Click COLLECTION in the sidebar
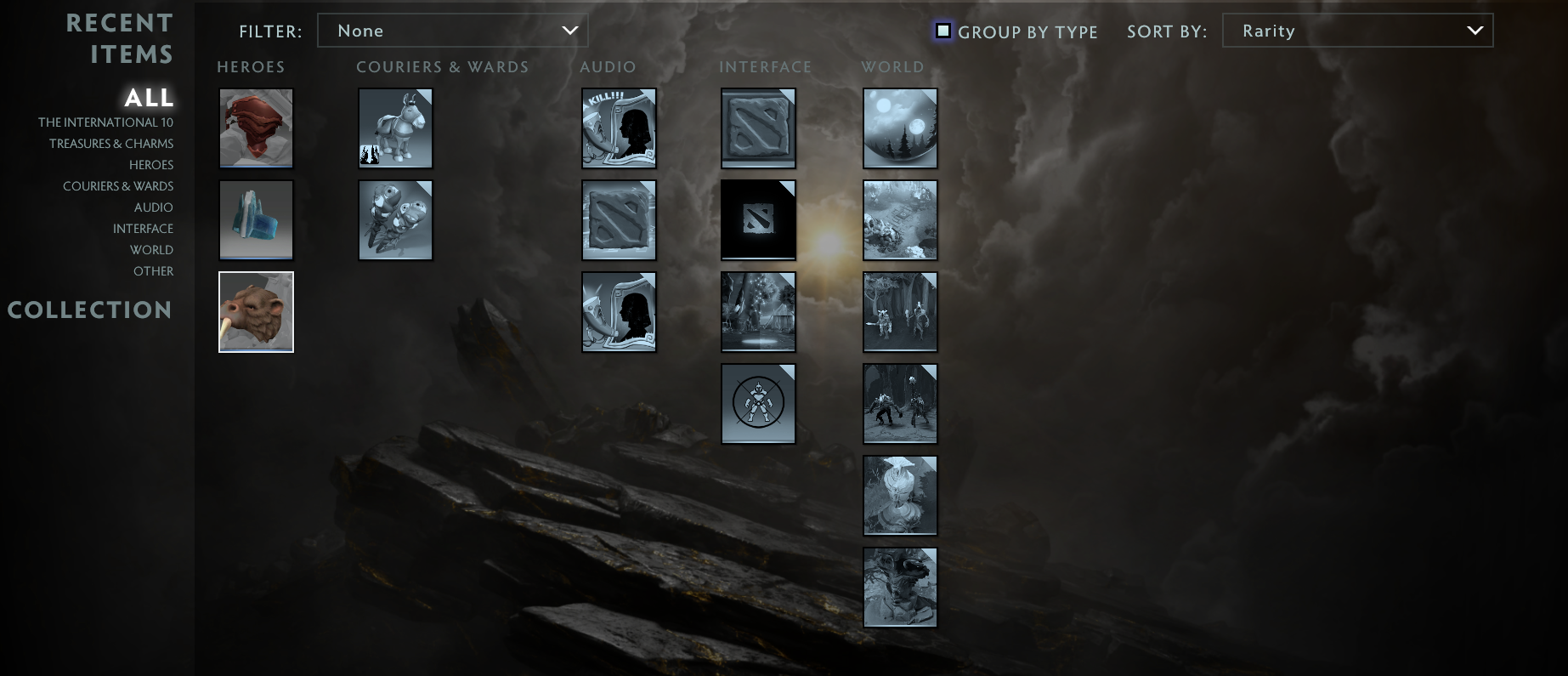This screenshot has width=1568, height=676. point(90,310)
